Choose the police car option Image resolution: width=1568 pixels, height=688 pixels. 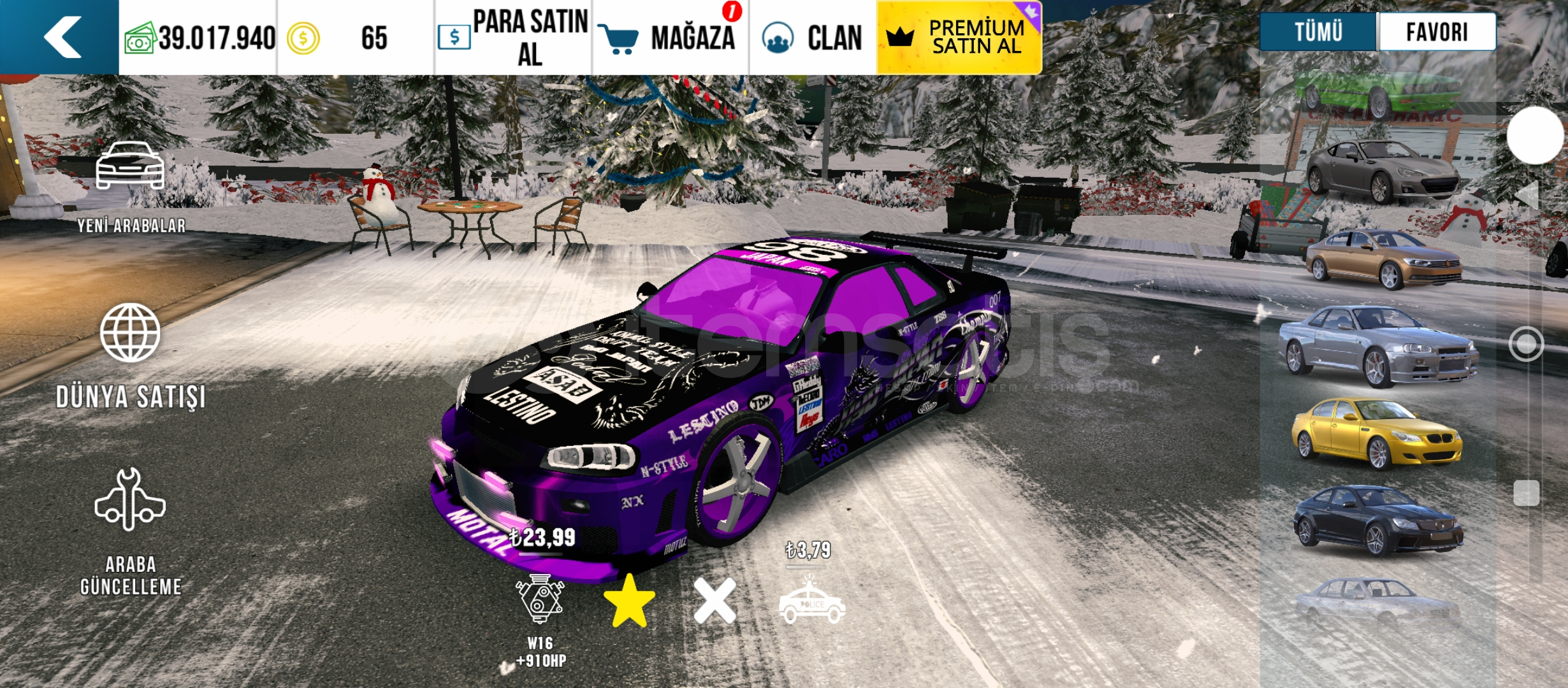[812, 602]
